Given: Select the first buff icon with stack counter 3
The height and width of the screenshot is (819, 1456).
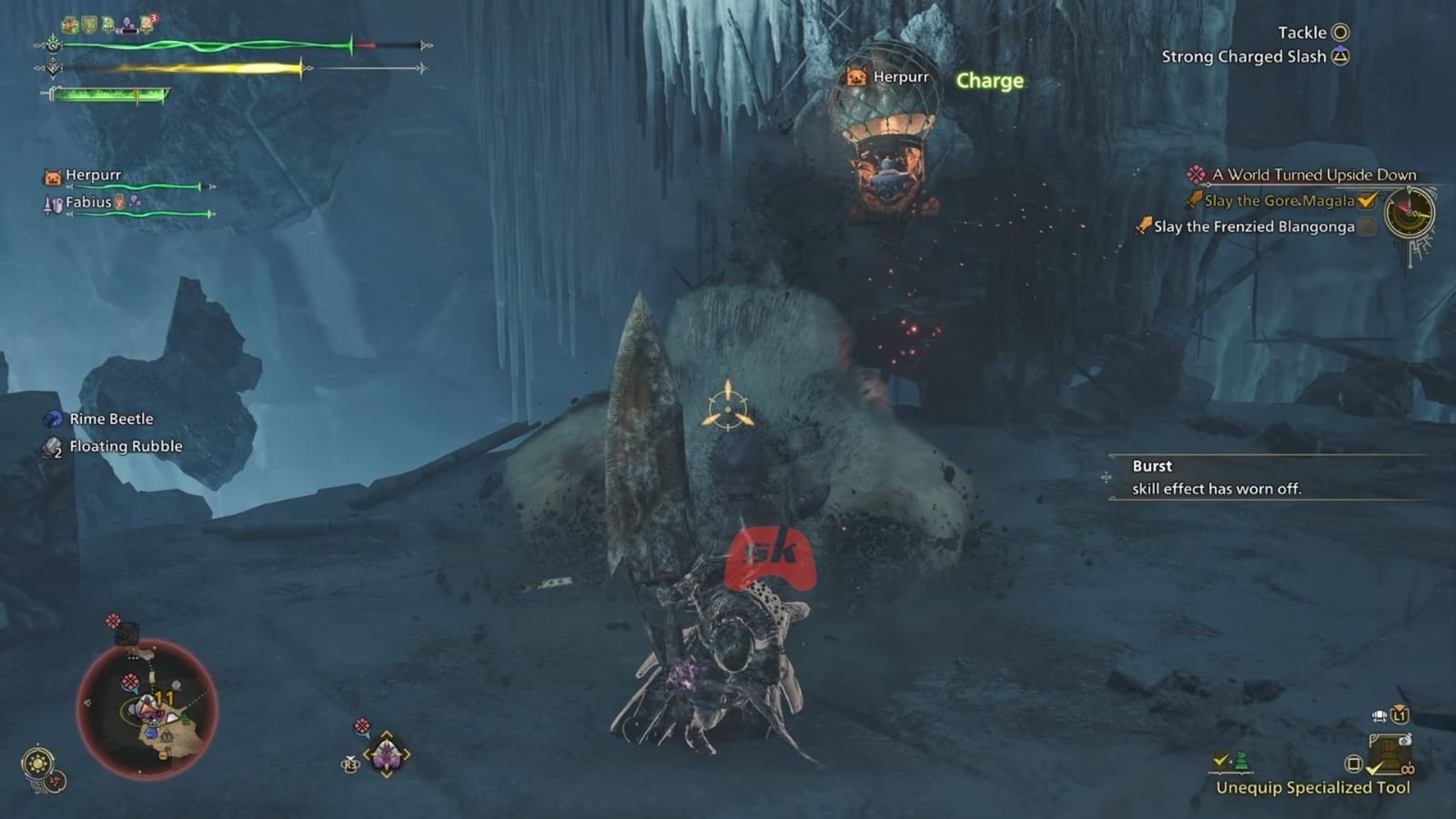Looking at the screenshot, I should [146, 25].
